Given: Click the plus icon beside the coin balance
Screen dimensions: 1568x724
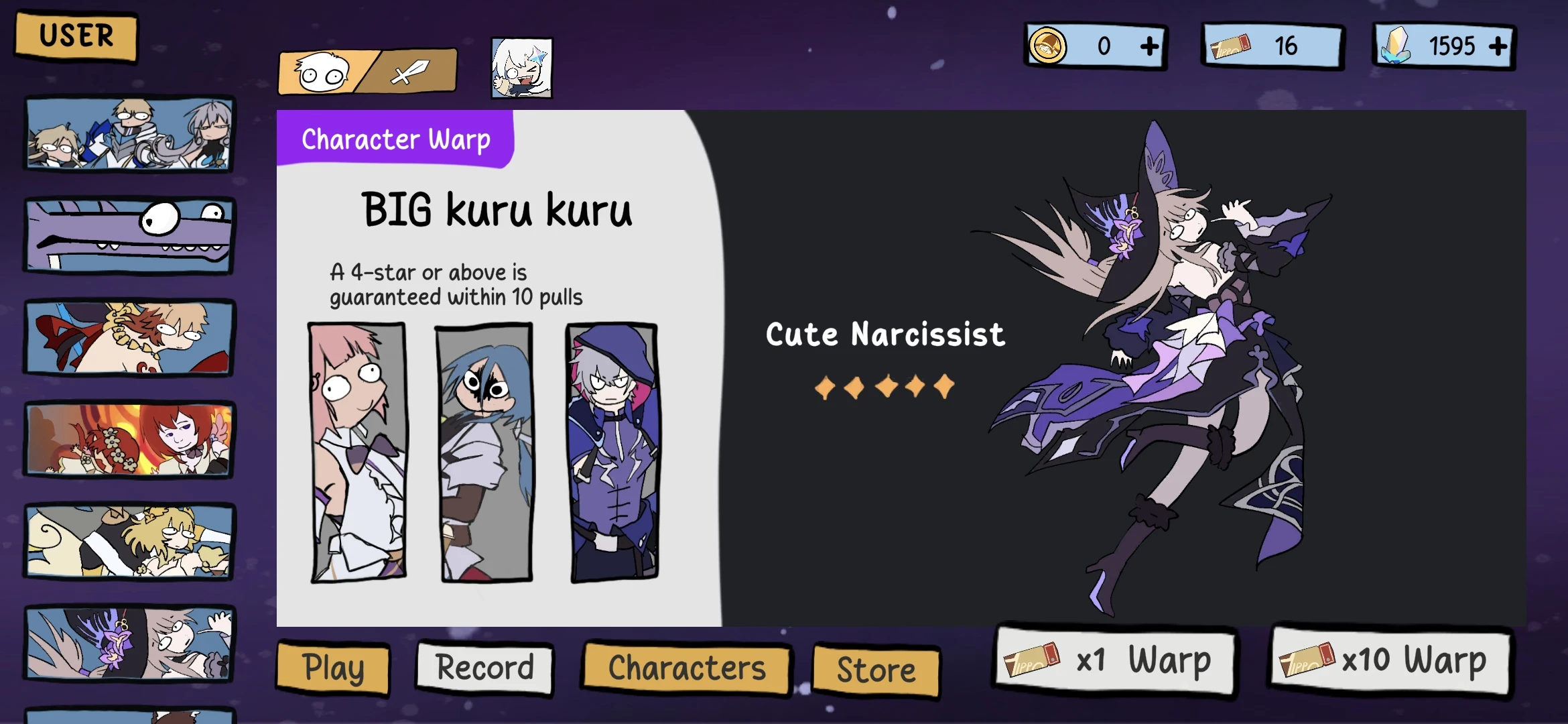Looking at the screenshot, I should tap(1151, 46).
